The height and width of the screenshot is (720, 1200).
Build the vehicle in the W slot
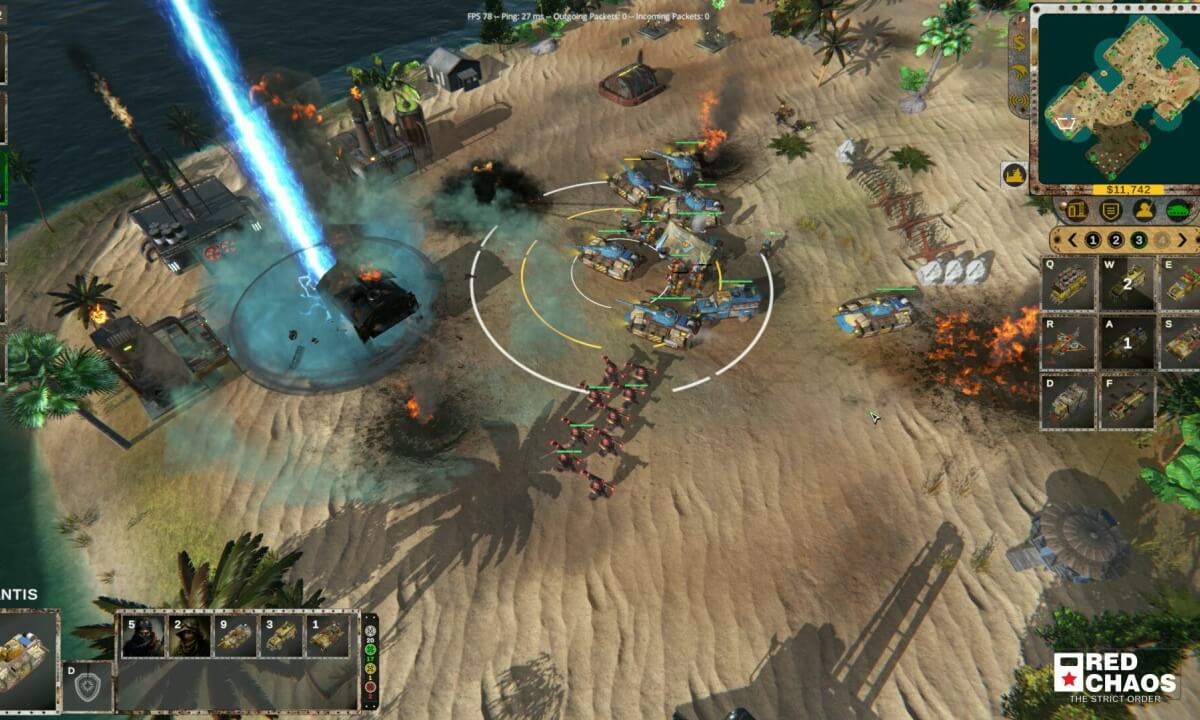coord(1127,283)
